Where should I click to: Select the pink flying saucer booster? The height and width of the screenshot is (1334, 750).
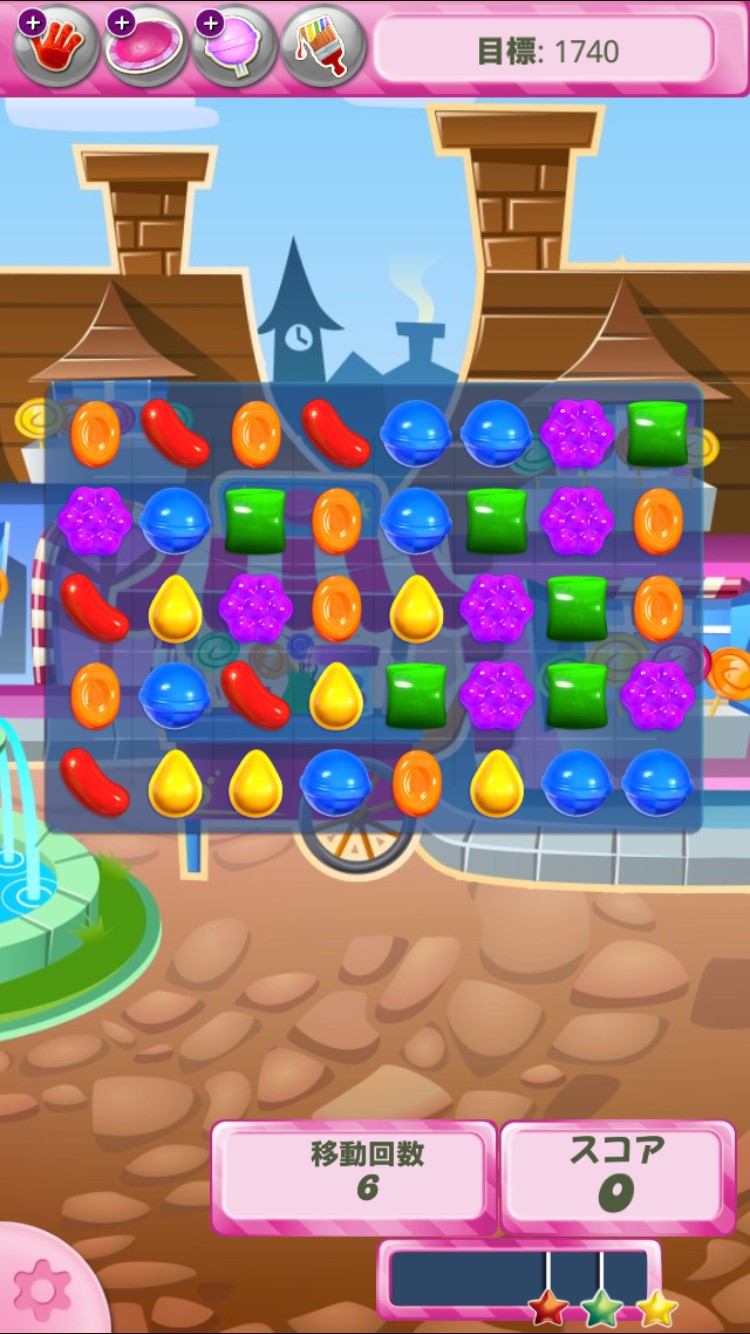point(146,46)
